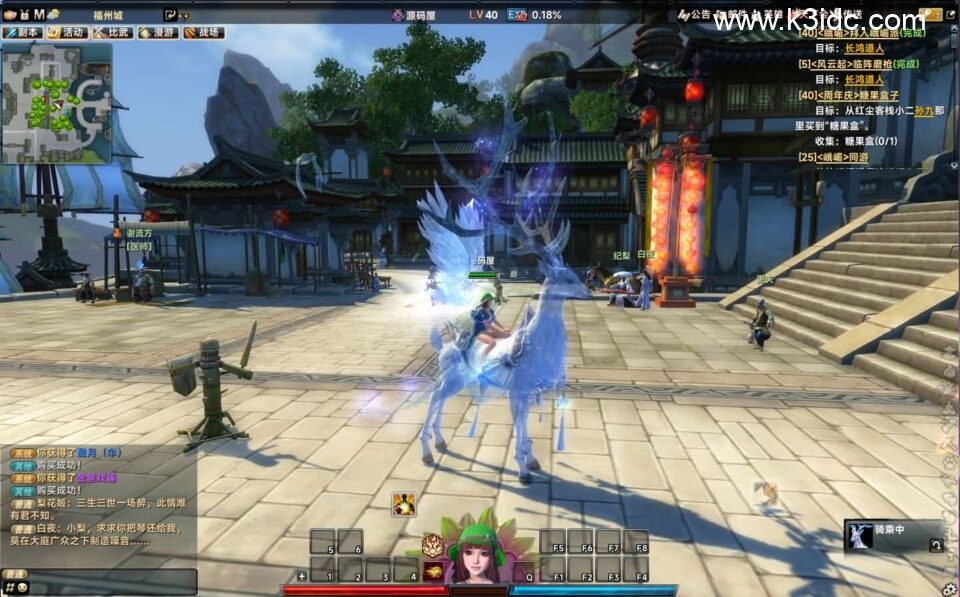The width and height of the screenshot is (960, 597).
Task: Select the 普通 chat channel button
Action: click(14, 574)
